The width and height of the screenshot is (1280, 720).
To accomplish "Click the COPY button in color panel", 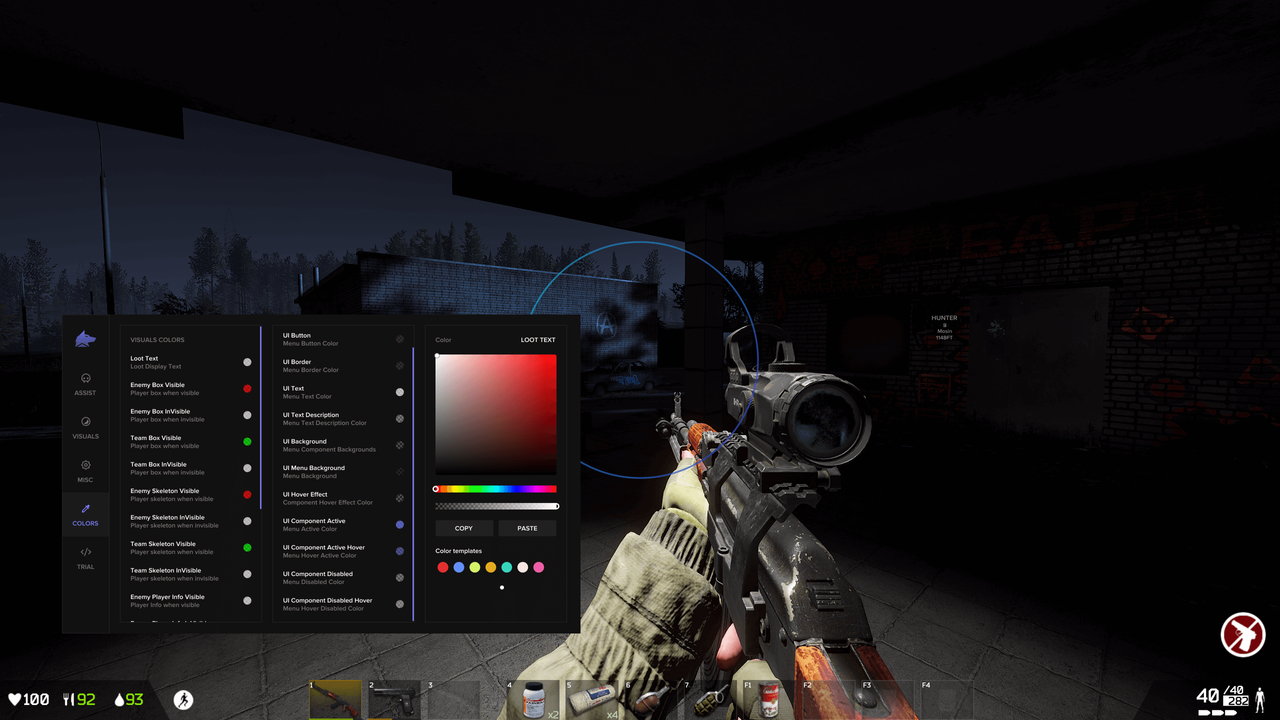I will click(463, 528).
